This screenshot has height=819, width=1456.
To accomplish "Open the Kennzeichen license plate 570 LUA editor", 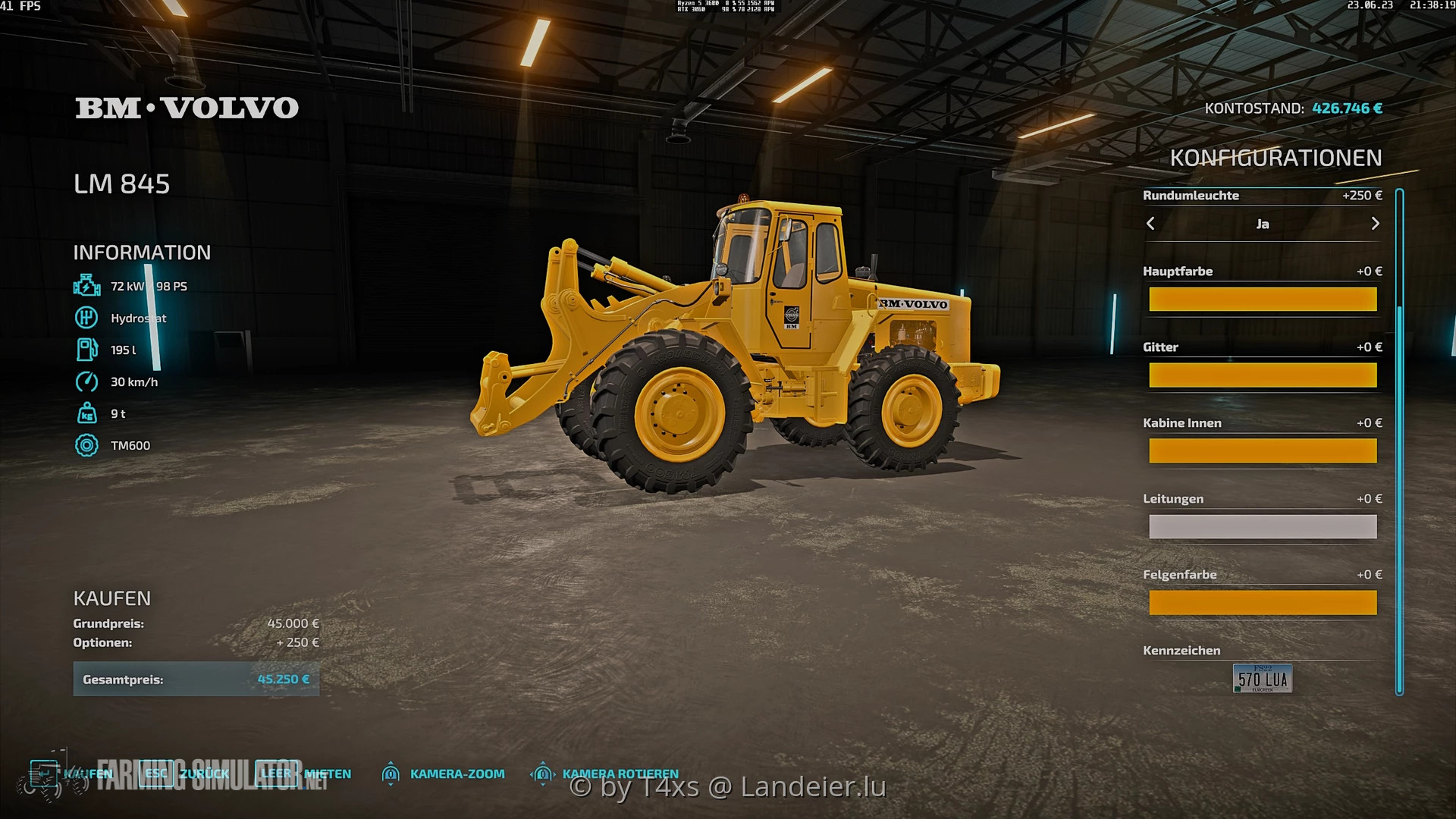I will (1263, 677).
